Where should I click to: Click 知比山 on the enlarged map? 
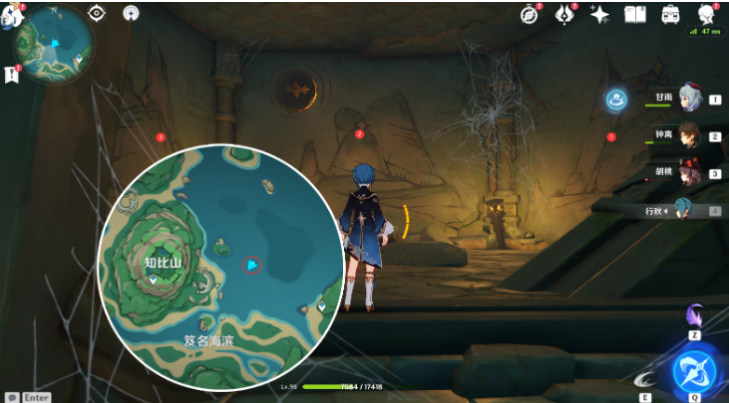(x=162, y=262)
